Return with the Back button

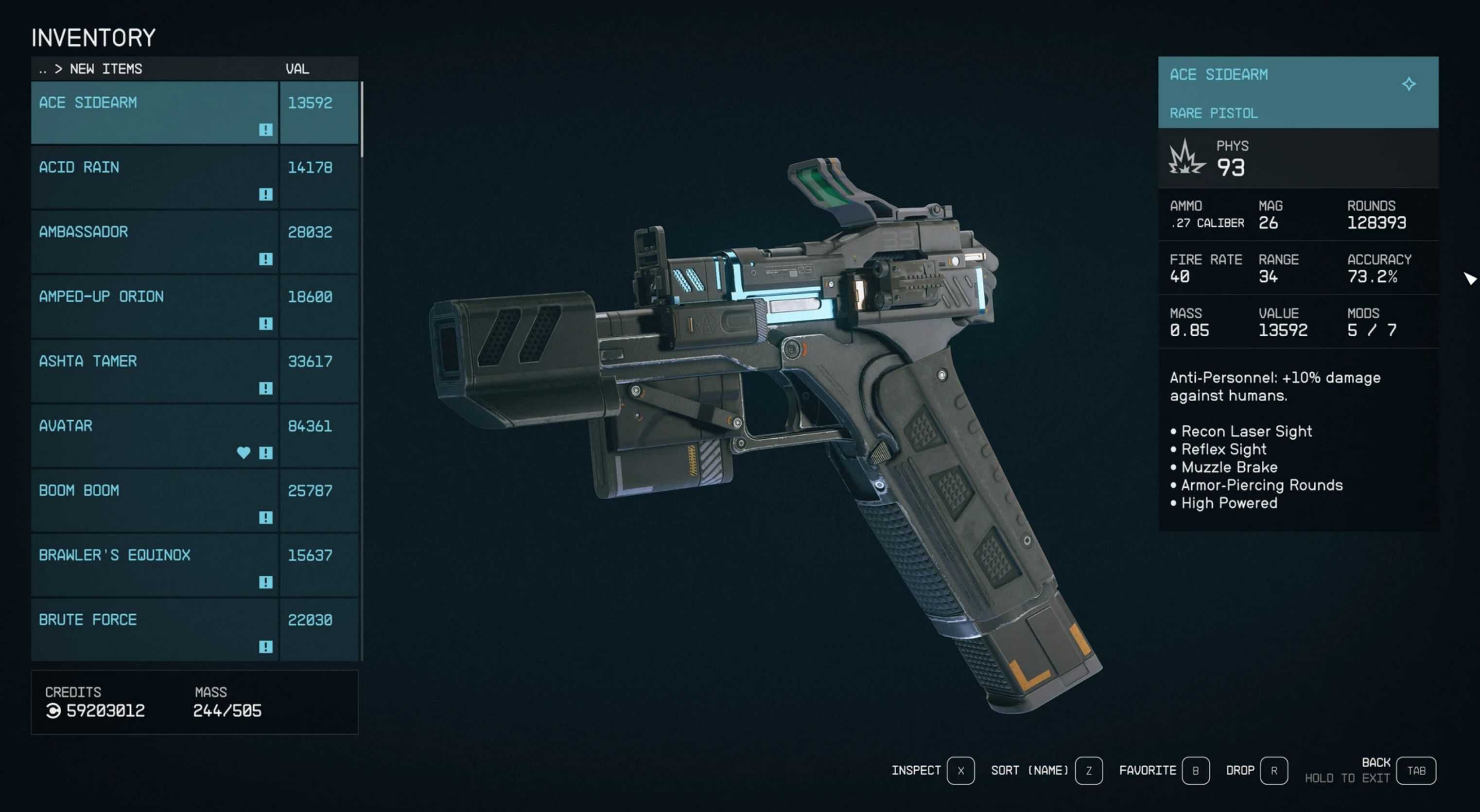pos(1416,770)
